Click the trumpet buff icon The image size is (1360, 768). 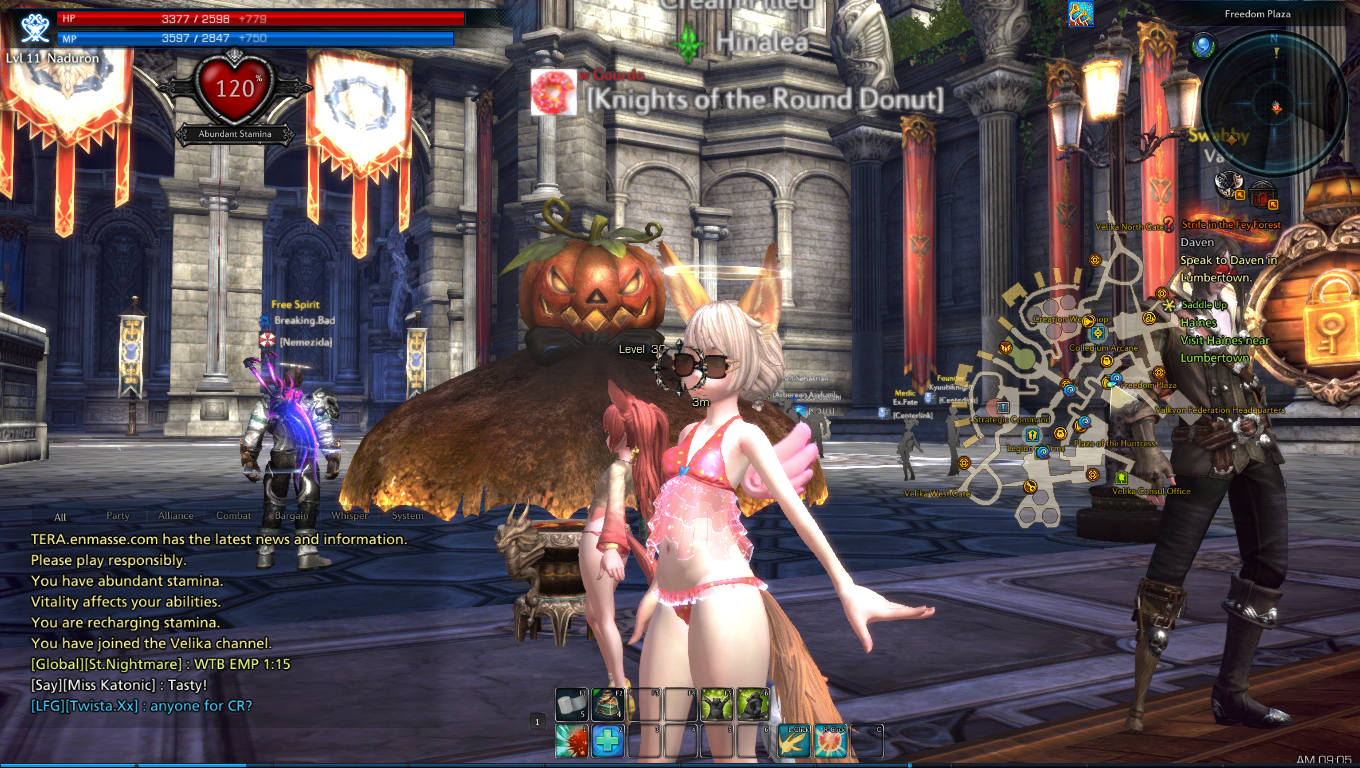pos(1080,14)
